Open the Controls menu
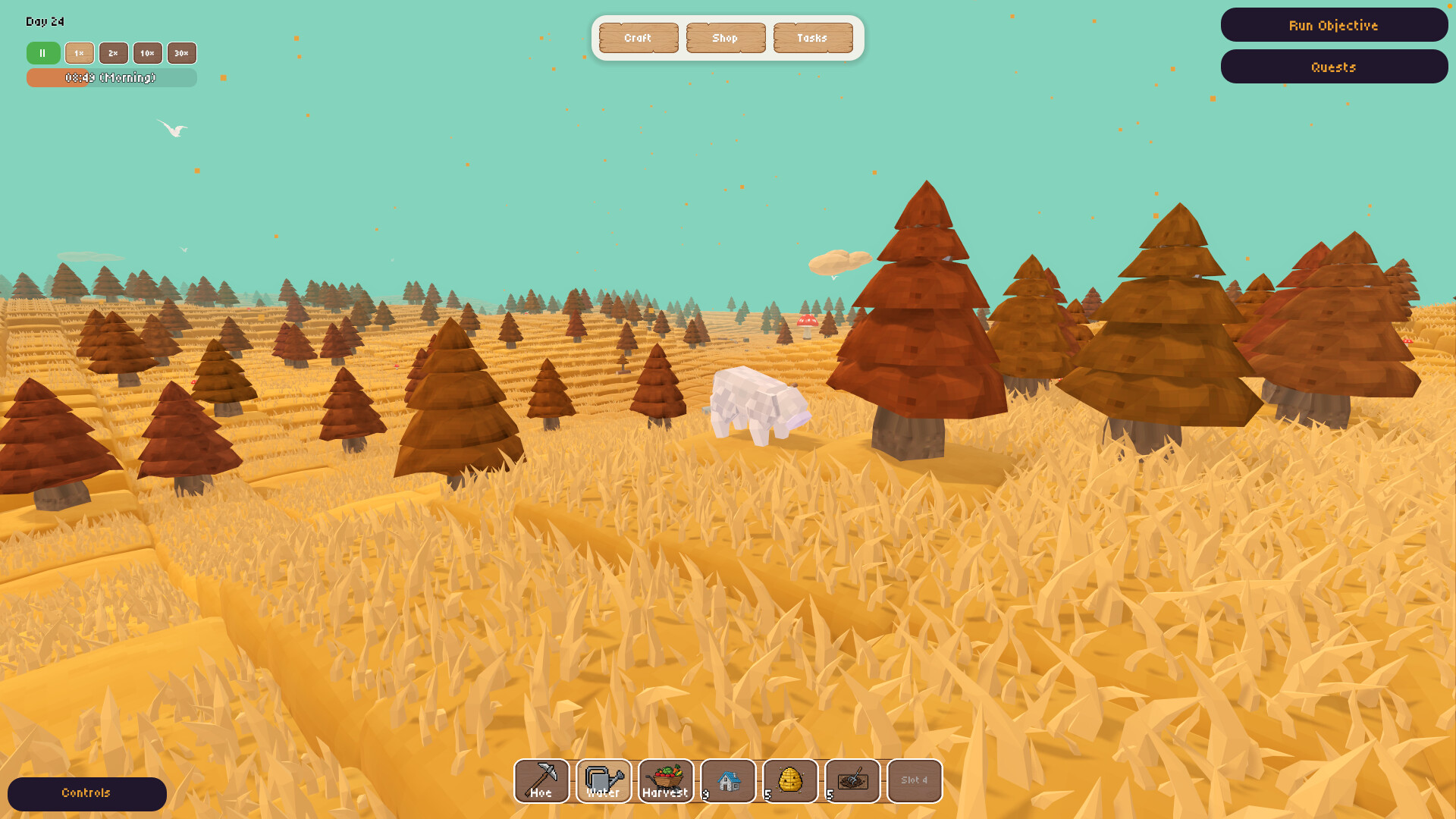The height and width of the screenshot is (819, 1456). coord(86,793)
